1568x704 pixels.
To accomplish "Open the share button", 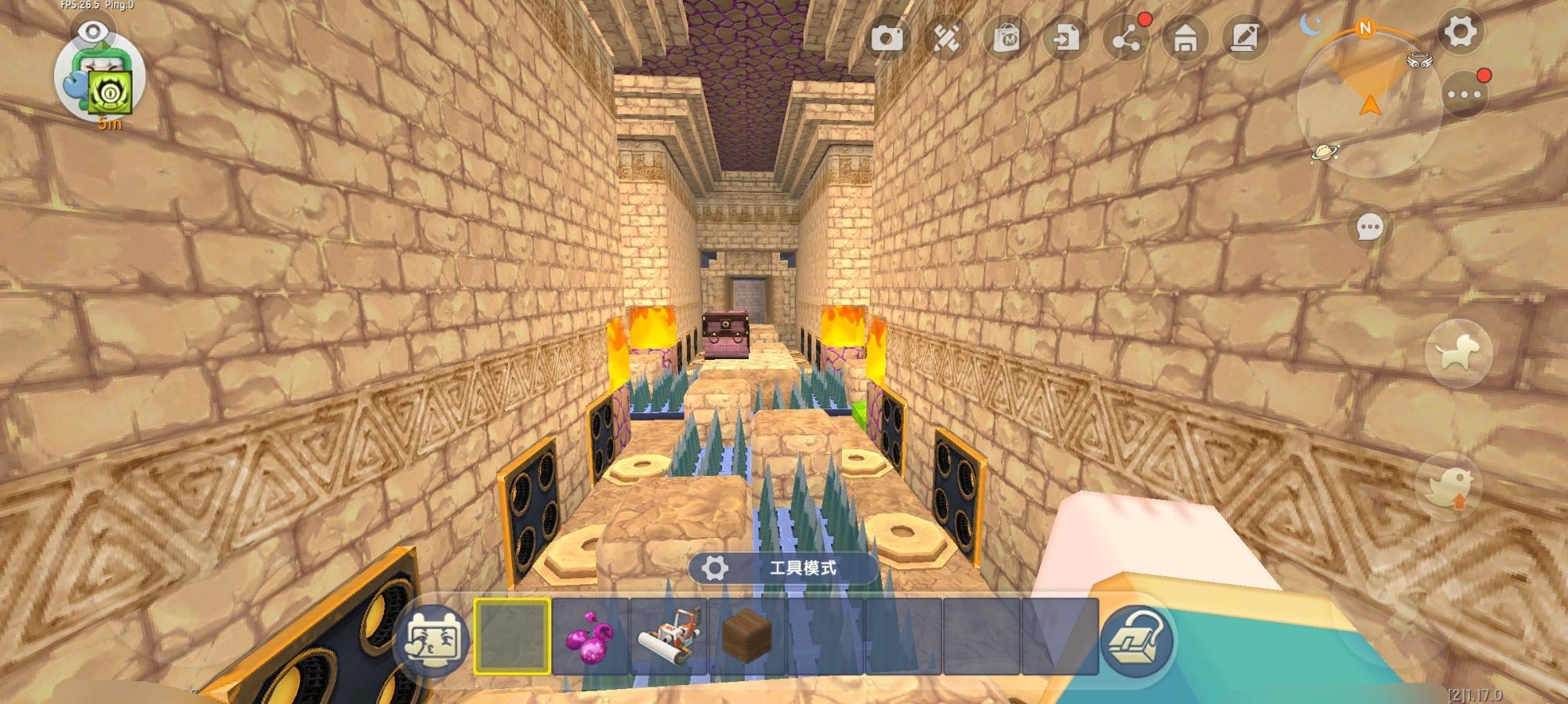I will (1126, 38).
